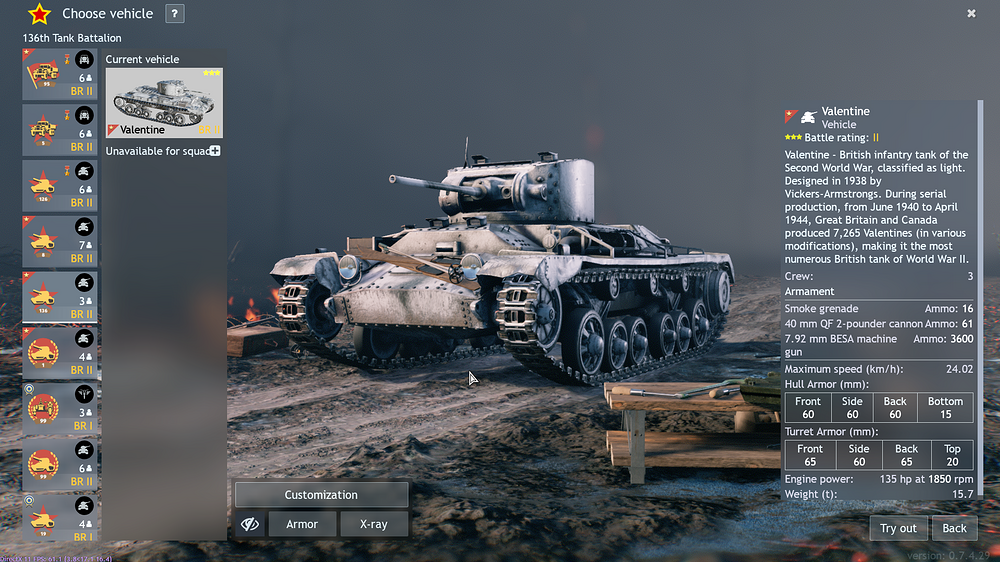Toggle the crossed-out eye visibility button

[250, 524]
